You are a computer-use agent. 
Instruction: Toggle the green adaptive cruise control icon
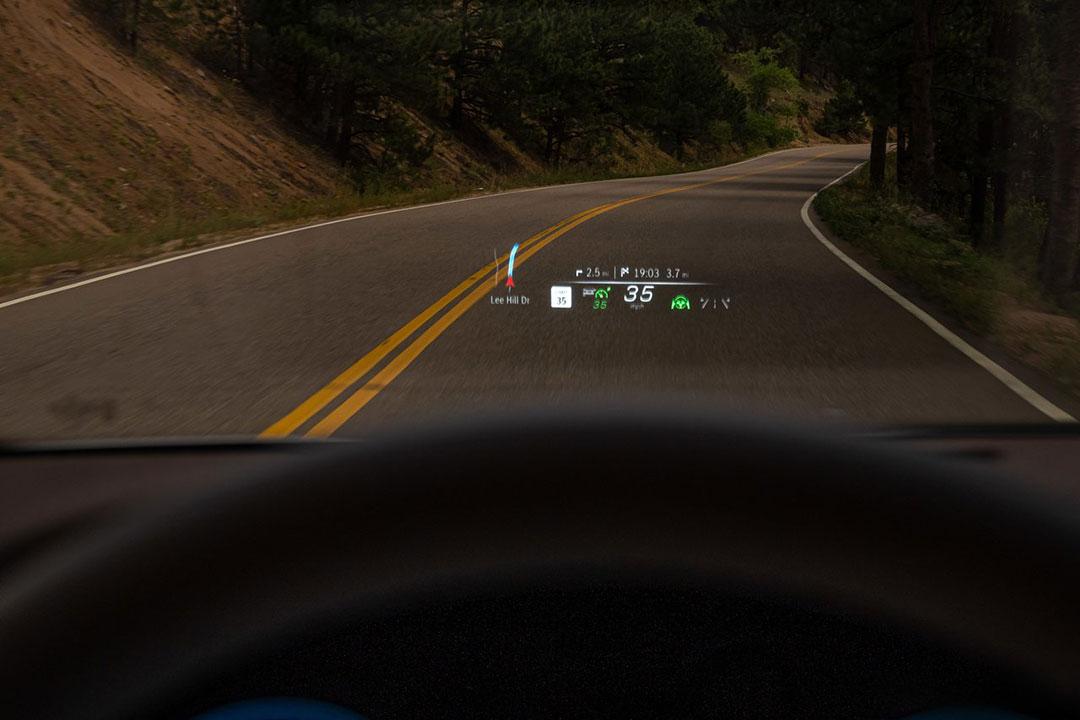pyautogui.click(x=601, y=296)
